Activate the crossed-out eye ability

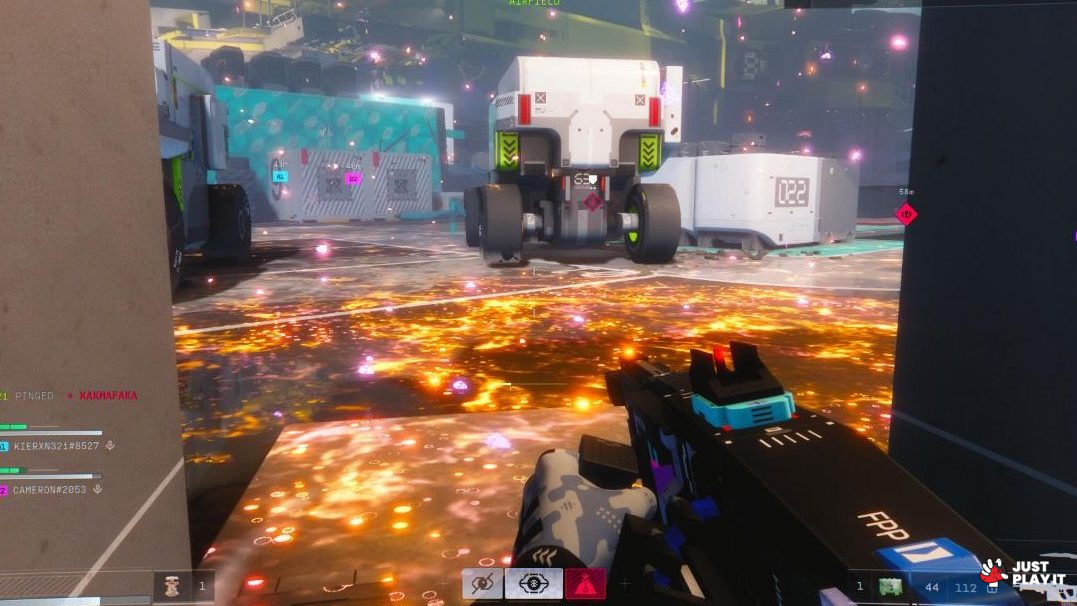482,583
